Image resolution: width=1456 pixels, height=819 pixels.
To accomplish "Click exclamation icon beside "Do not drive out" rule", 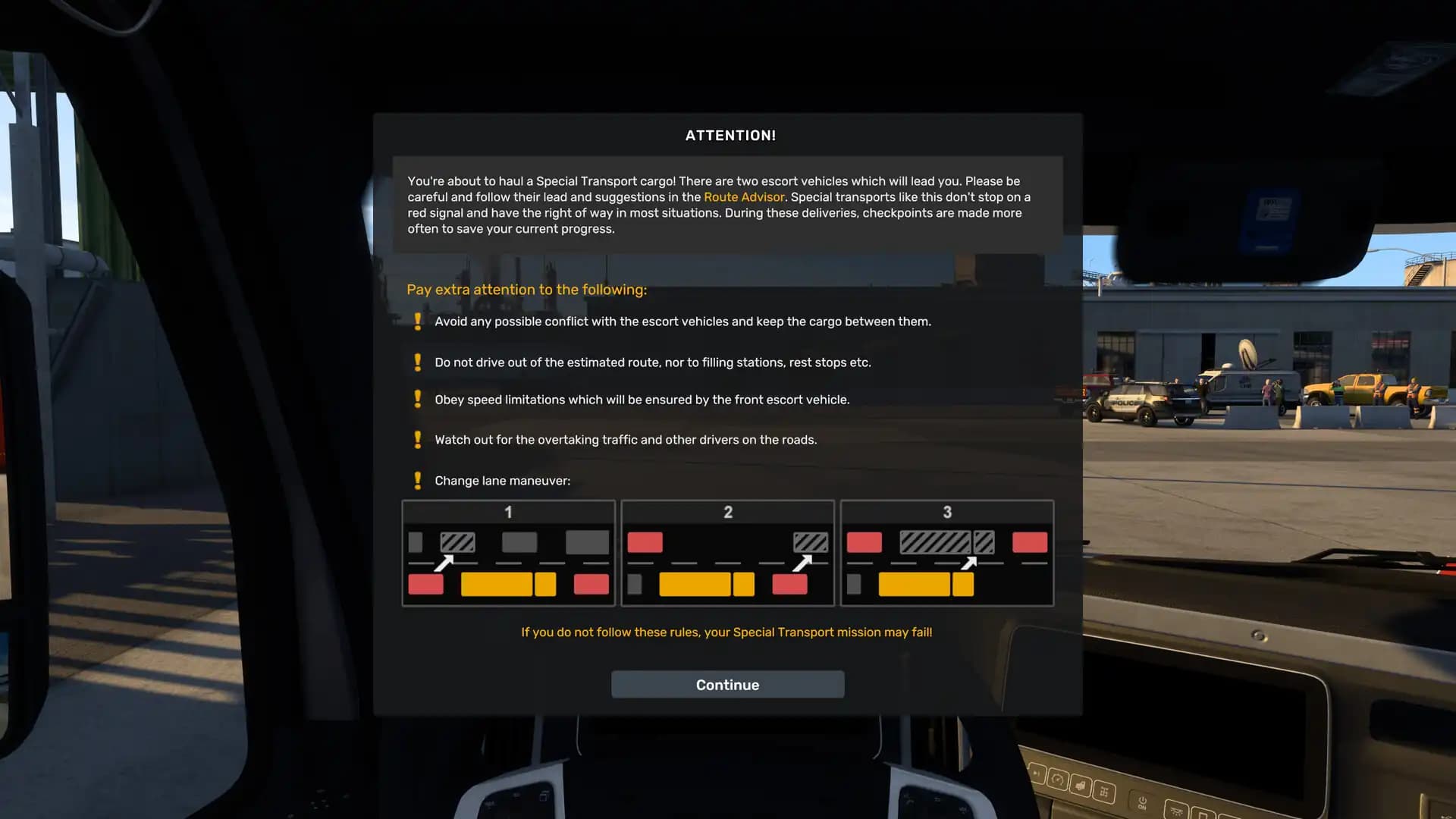I will click(417, 362).
